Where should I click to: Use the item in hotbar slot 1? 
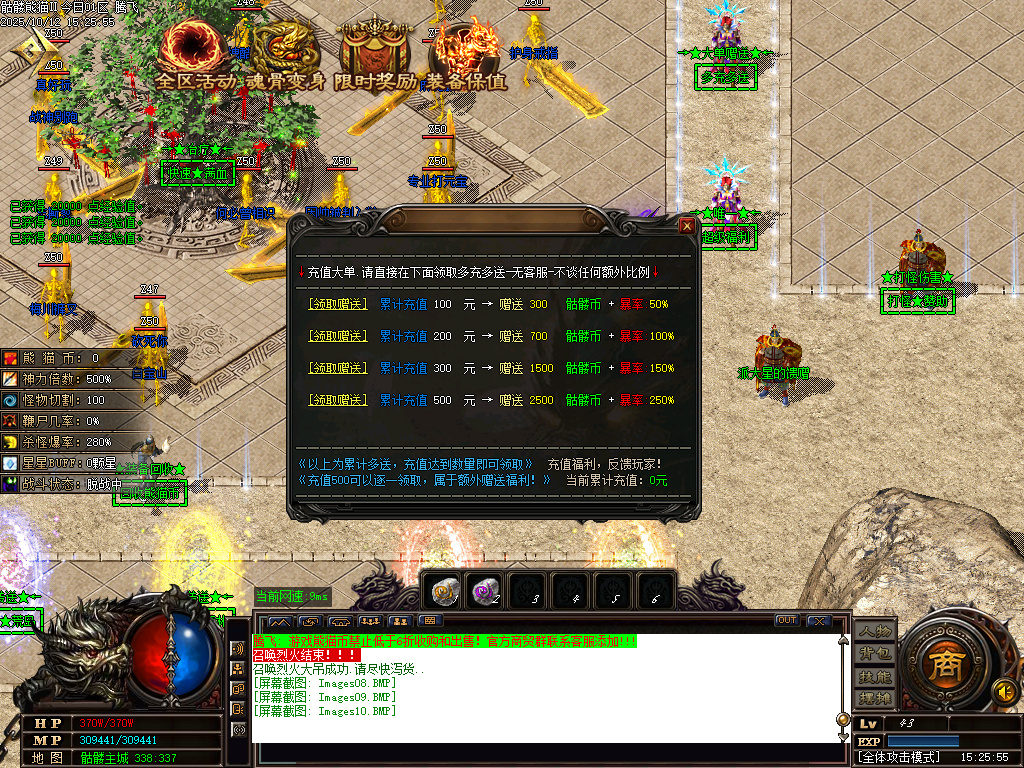444,594
